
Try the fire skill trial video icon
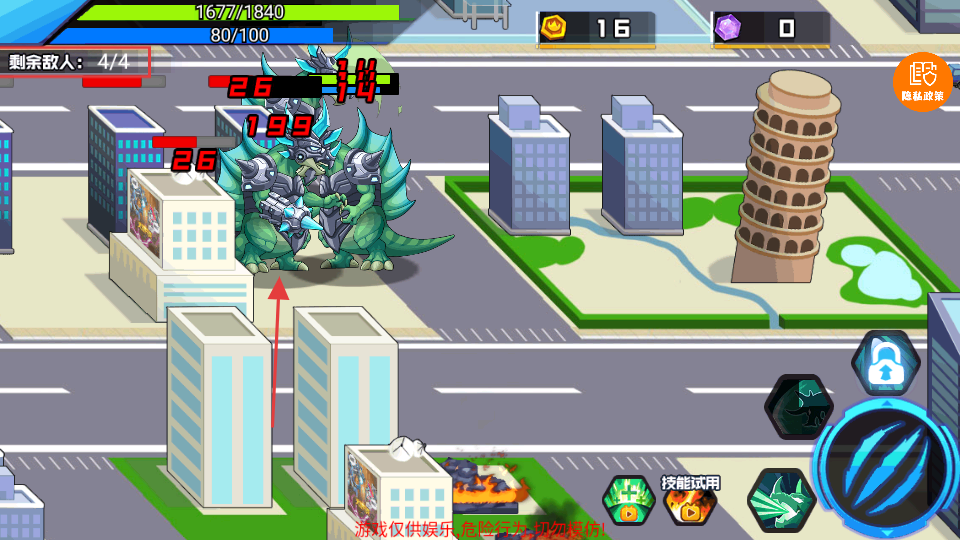[690, 500]
